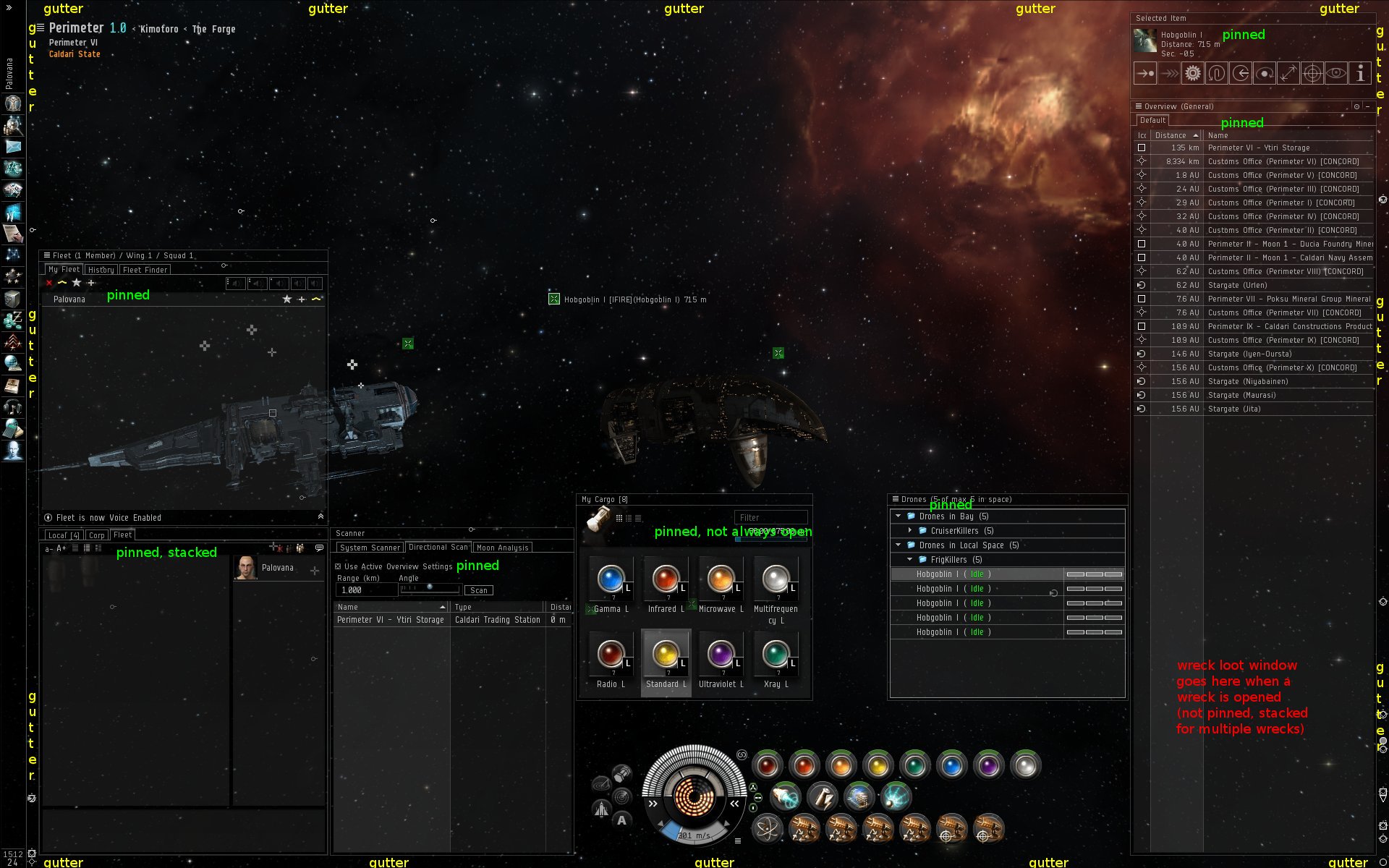Click the Scan button in Directional Scan
This screenshot has width=1389, height=868.
(478, 590)
